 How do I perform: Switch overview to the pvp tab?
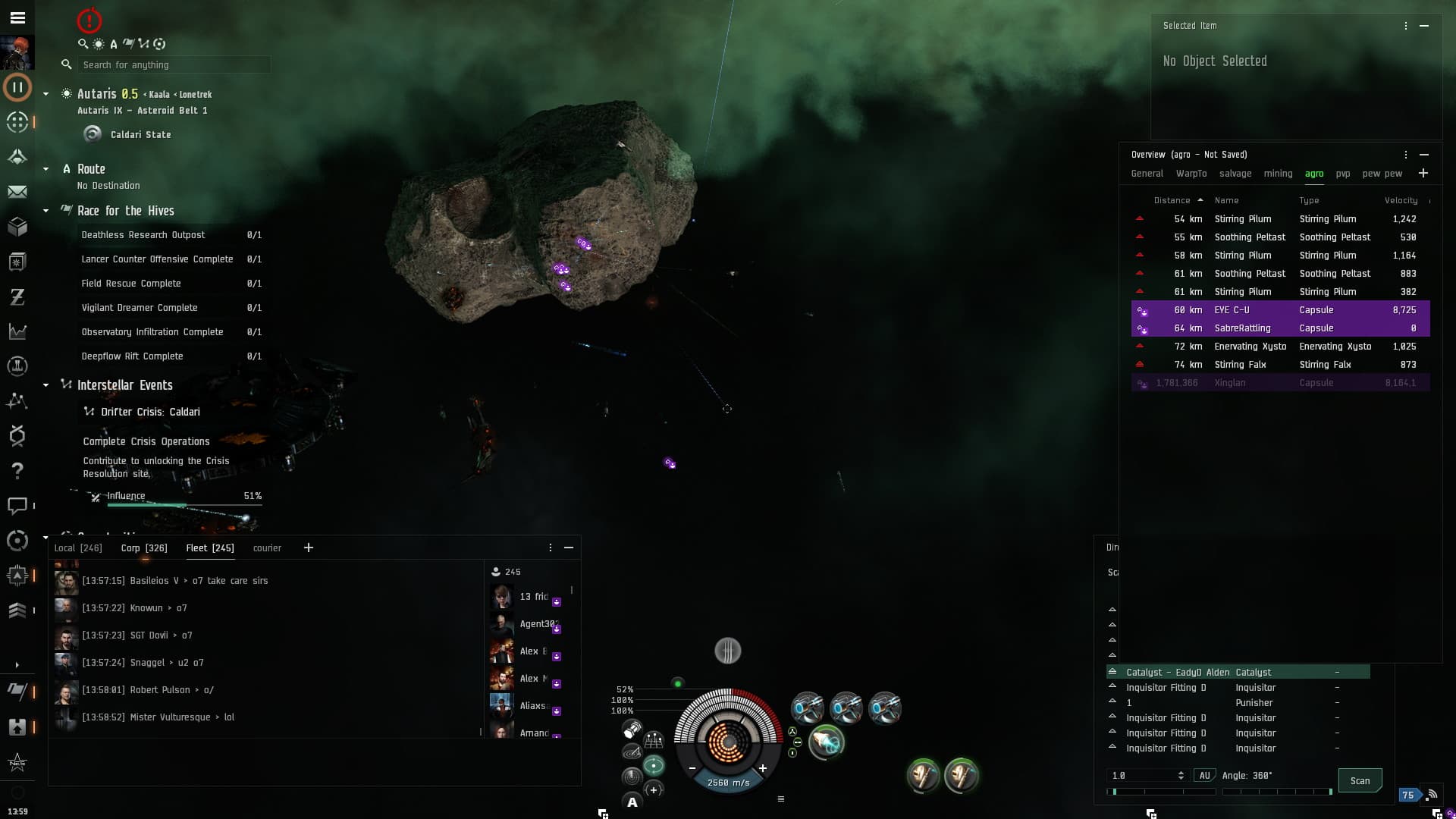[x=1342, y=174]
